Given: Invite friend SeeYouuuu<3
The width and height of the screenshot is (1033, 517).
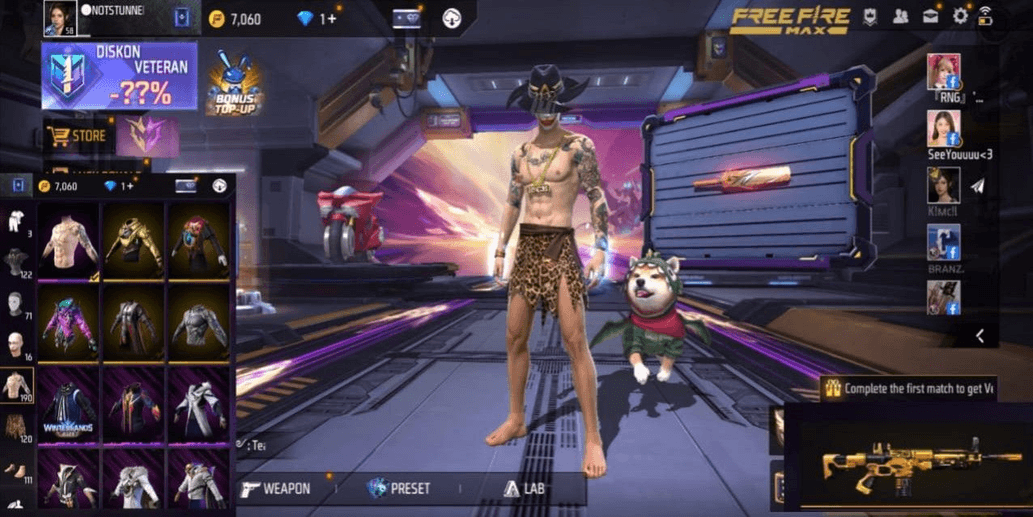Looking at the screenshot, I should 943,127.
